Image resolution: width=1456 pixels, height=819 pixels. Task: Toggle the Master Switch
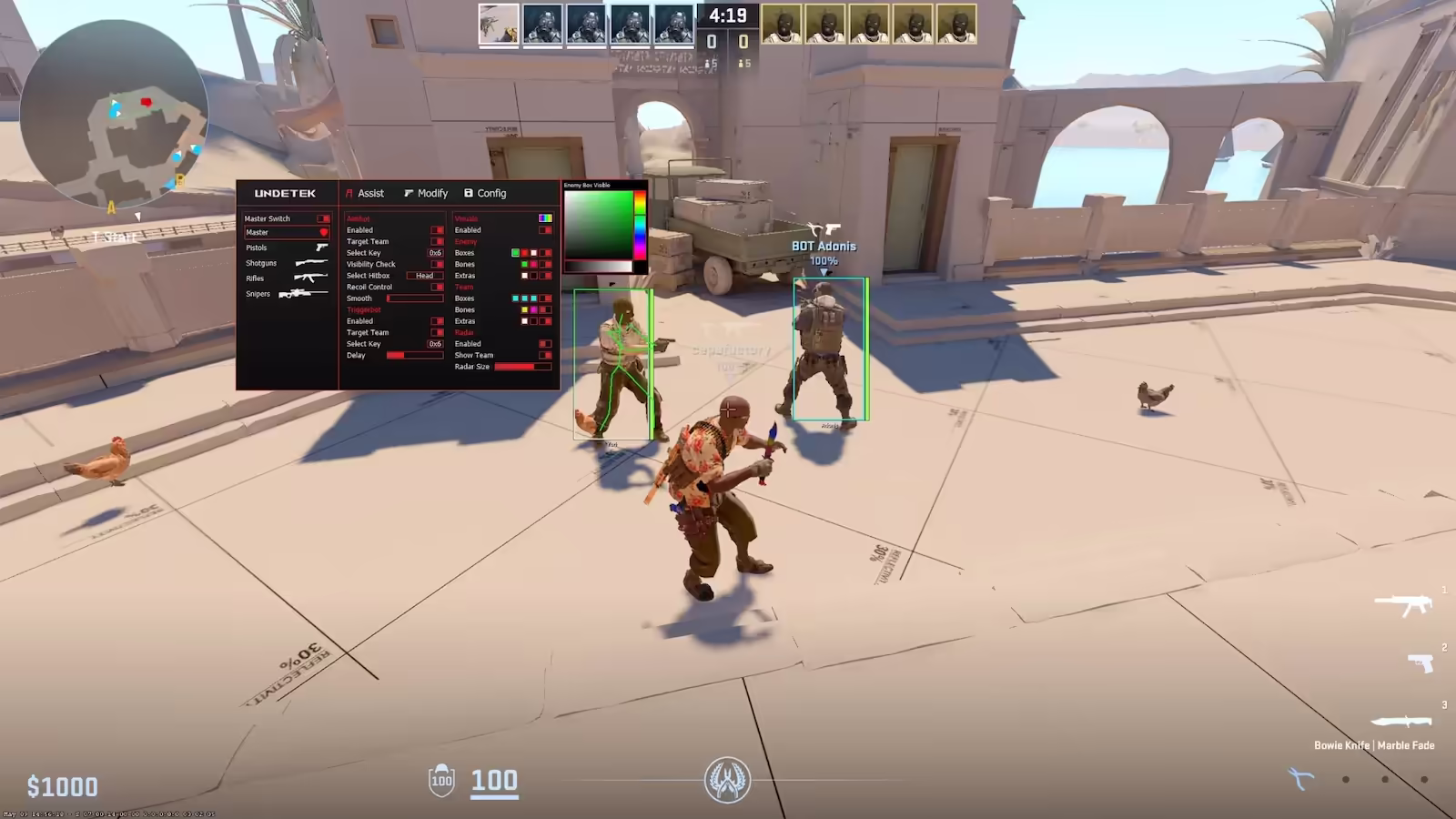(324, 218)
